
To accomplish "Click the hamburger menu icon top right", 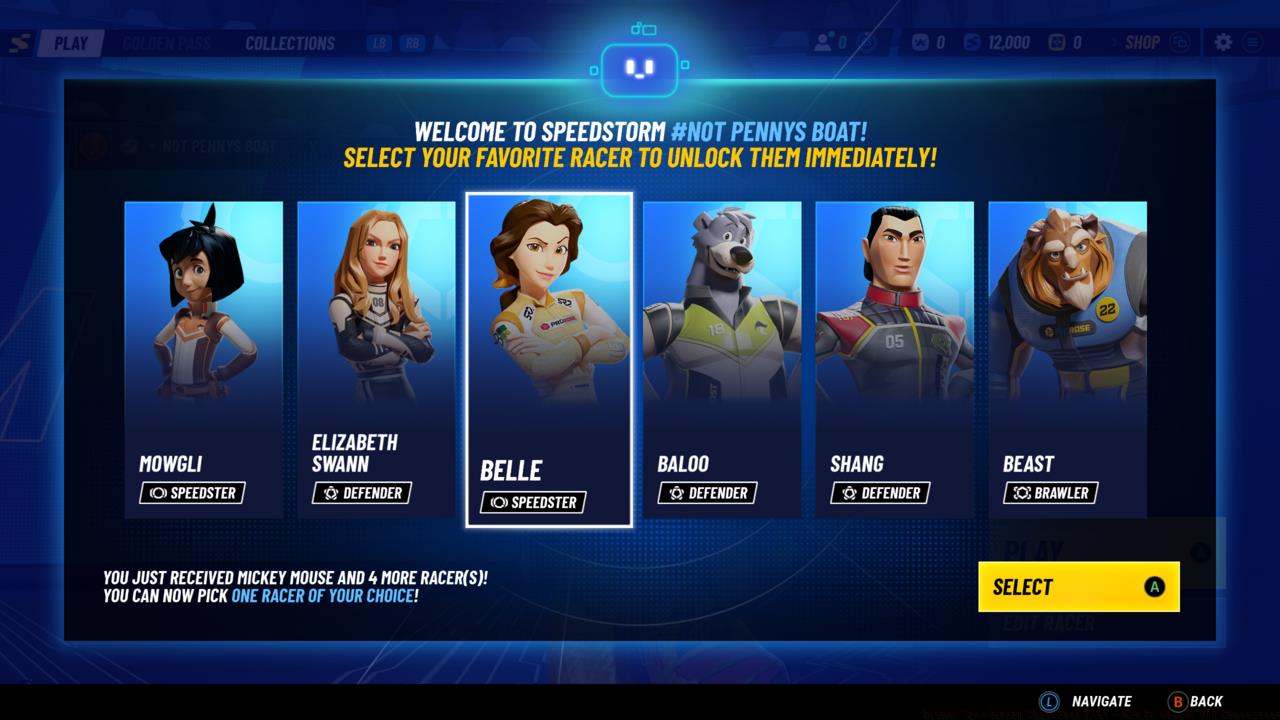I will click(1253, 42).
